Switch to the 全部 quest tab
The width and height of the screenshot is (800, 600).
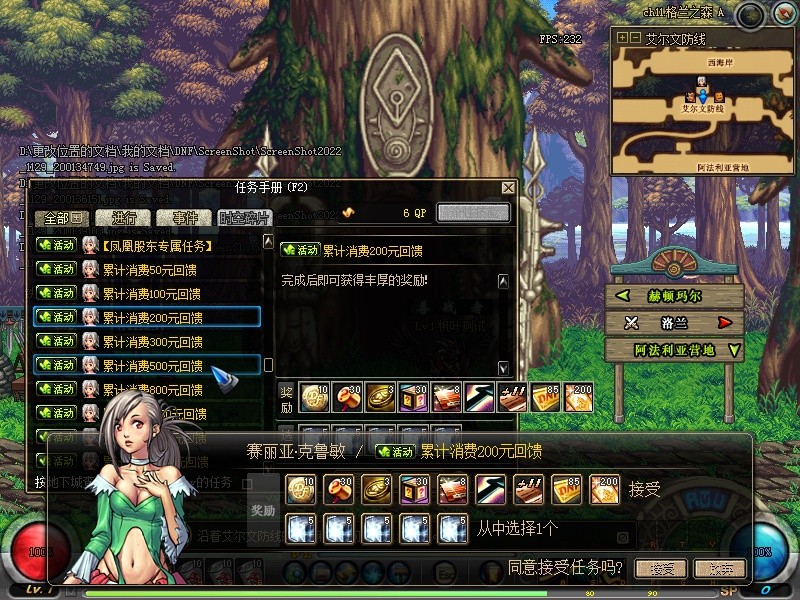tap(62, 218)
